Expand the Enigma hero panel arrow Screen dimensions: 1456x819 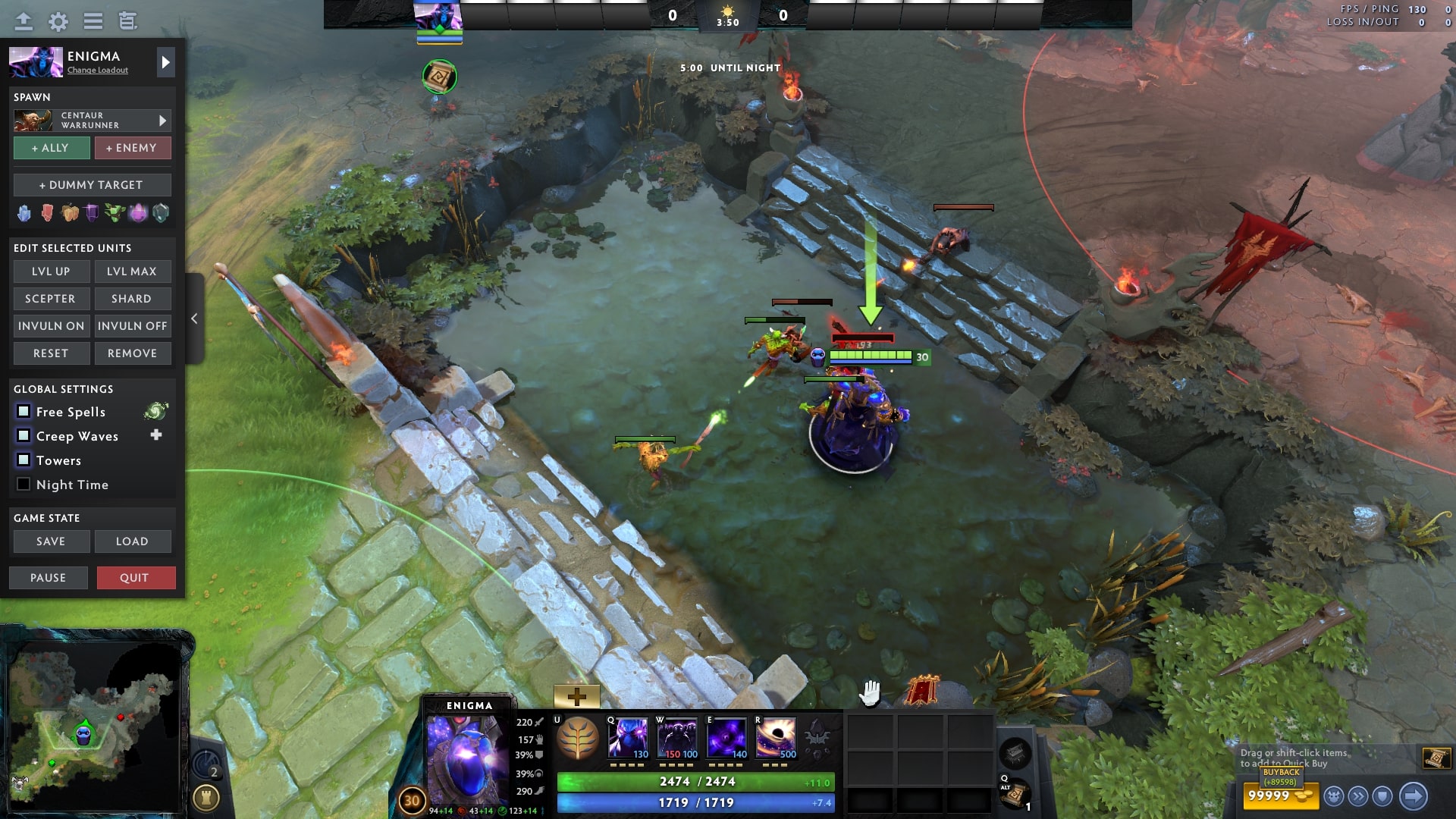tap(165, 62)
